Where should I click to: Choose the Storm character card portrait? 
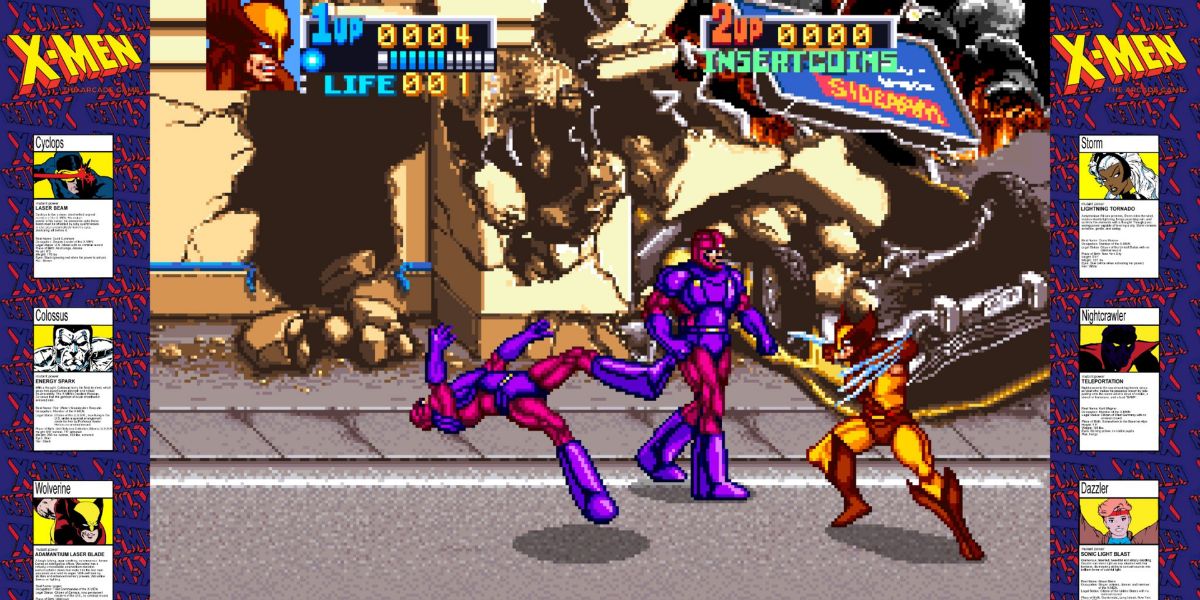click(x=1119, y=176)
